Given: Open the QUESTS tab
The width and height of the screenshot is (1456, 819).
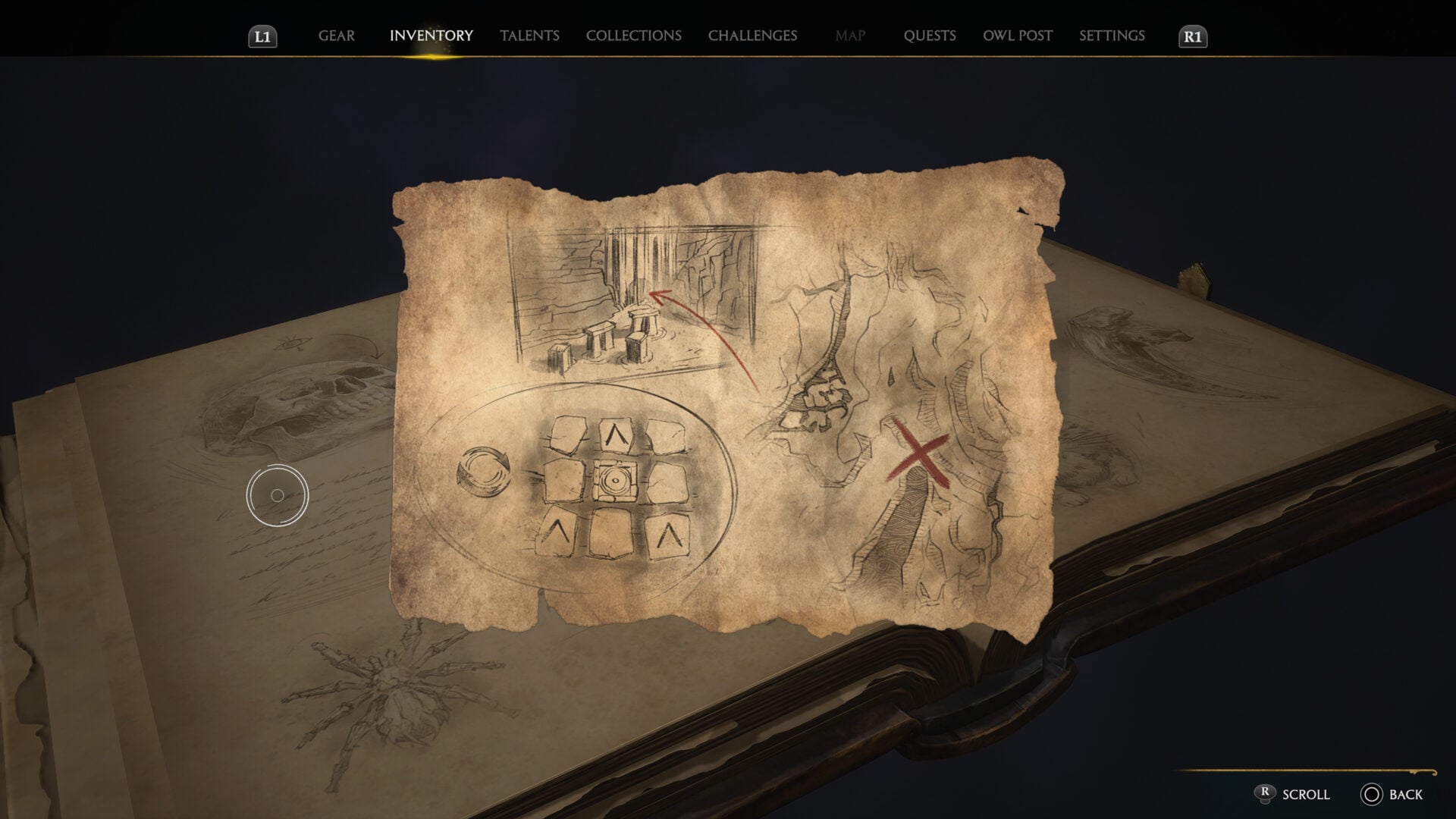Looking at the screenshot, I should tap(930, 35).
